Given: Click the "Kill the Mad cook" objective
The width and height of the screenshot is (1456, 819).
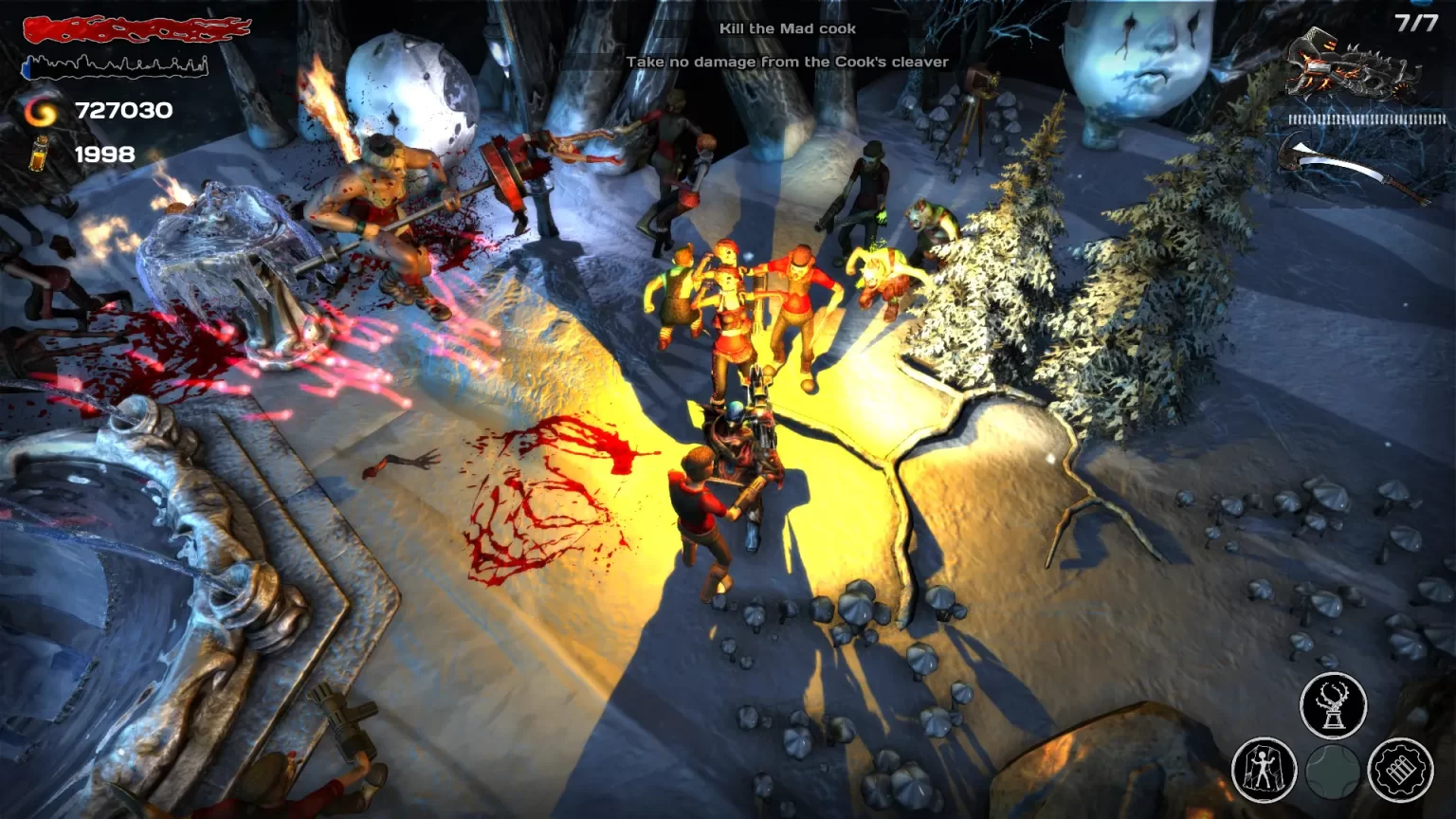Looking at the screenshot, I should 787,28.
